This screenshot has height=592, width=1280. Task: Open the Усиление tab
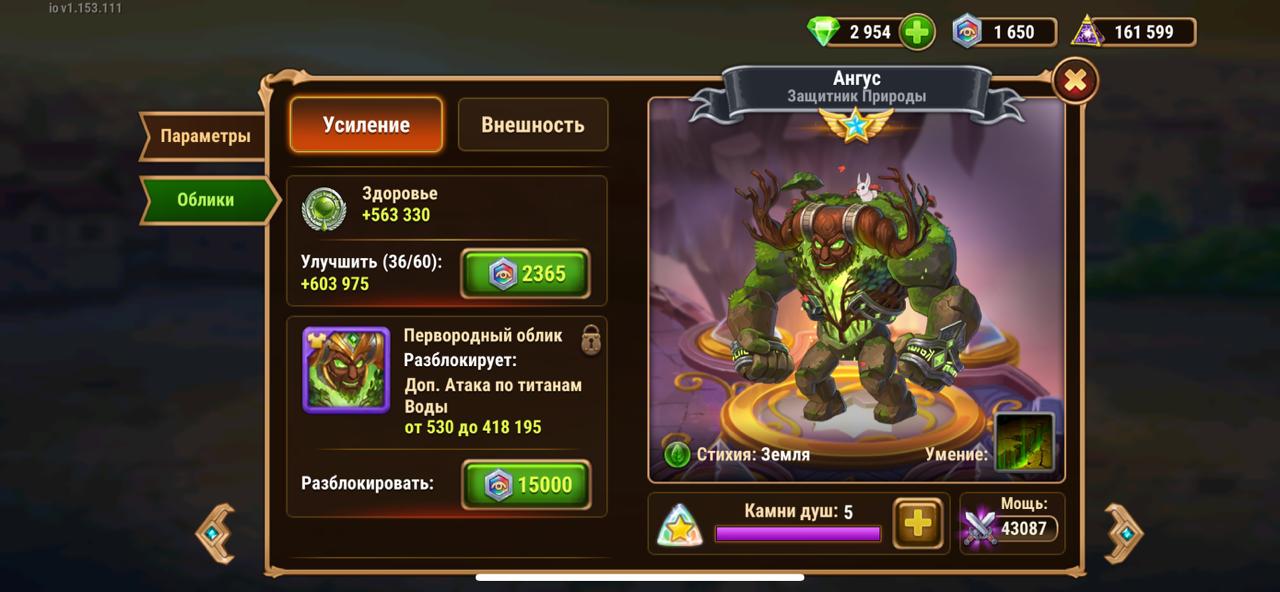pyautogui.click(x=366, y=125)
